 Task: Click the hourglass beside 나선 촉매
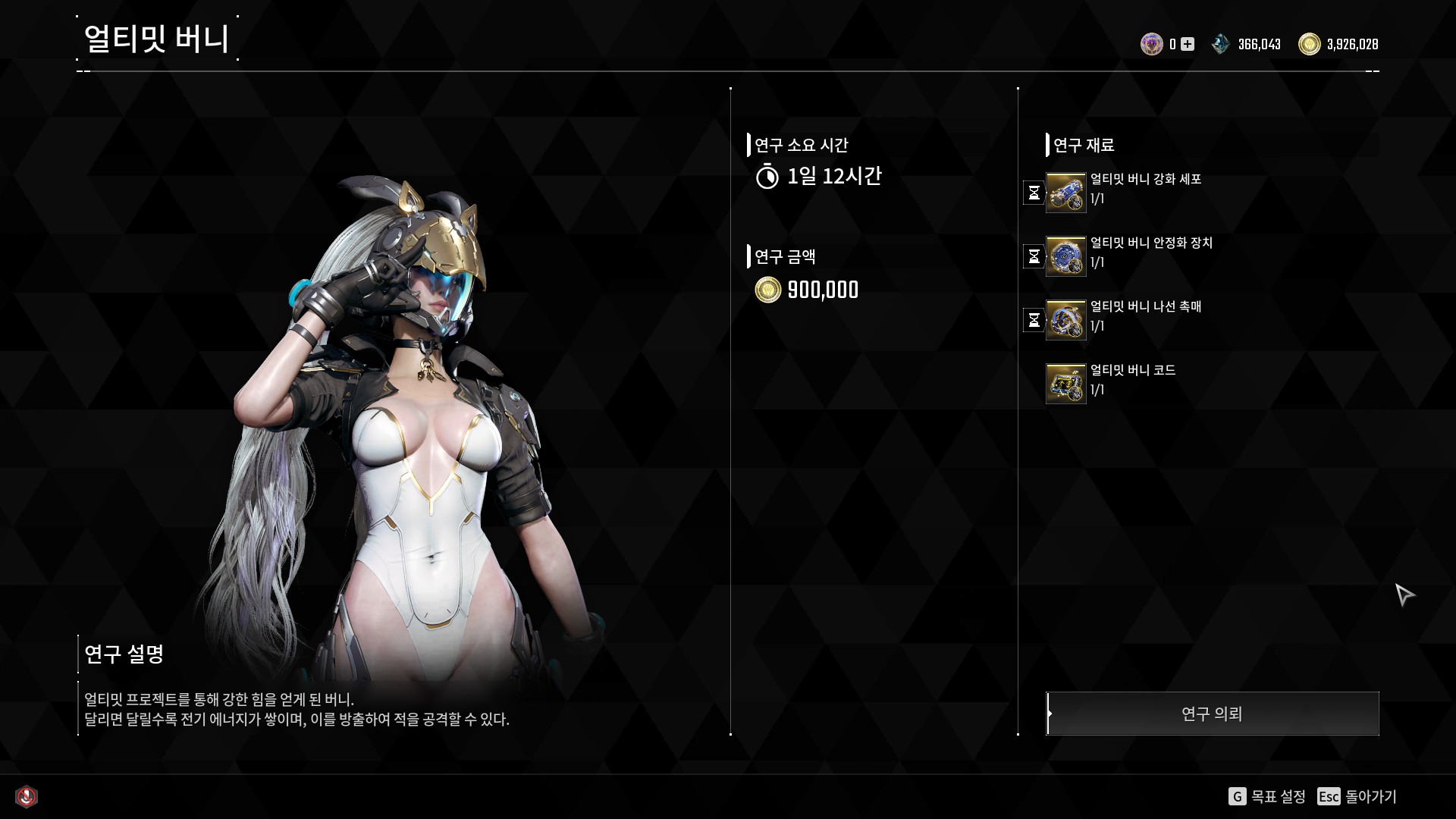pyautogui.click(x=1034, y=320)
